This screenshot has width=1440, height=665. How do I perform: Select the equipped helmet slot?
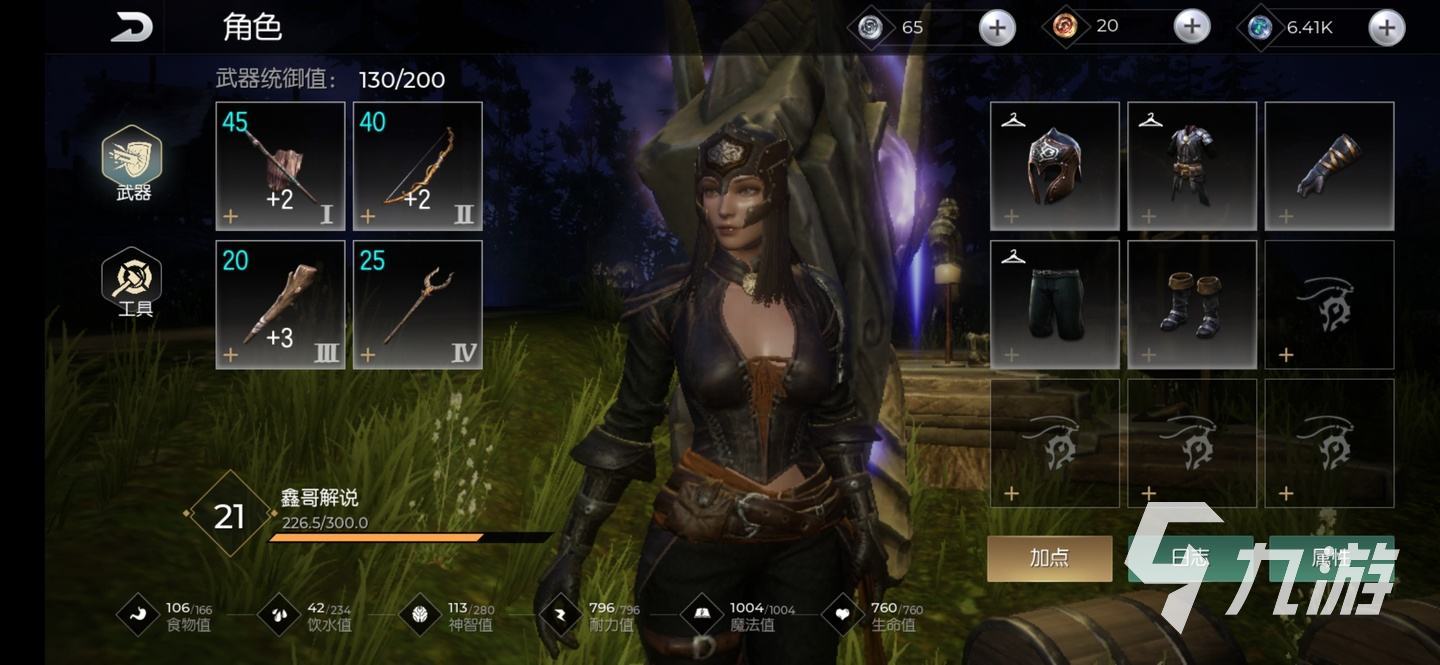tap(1055, 166)
